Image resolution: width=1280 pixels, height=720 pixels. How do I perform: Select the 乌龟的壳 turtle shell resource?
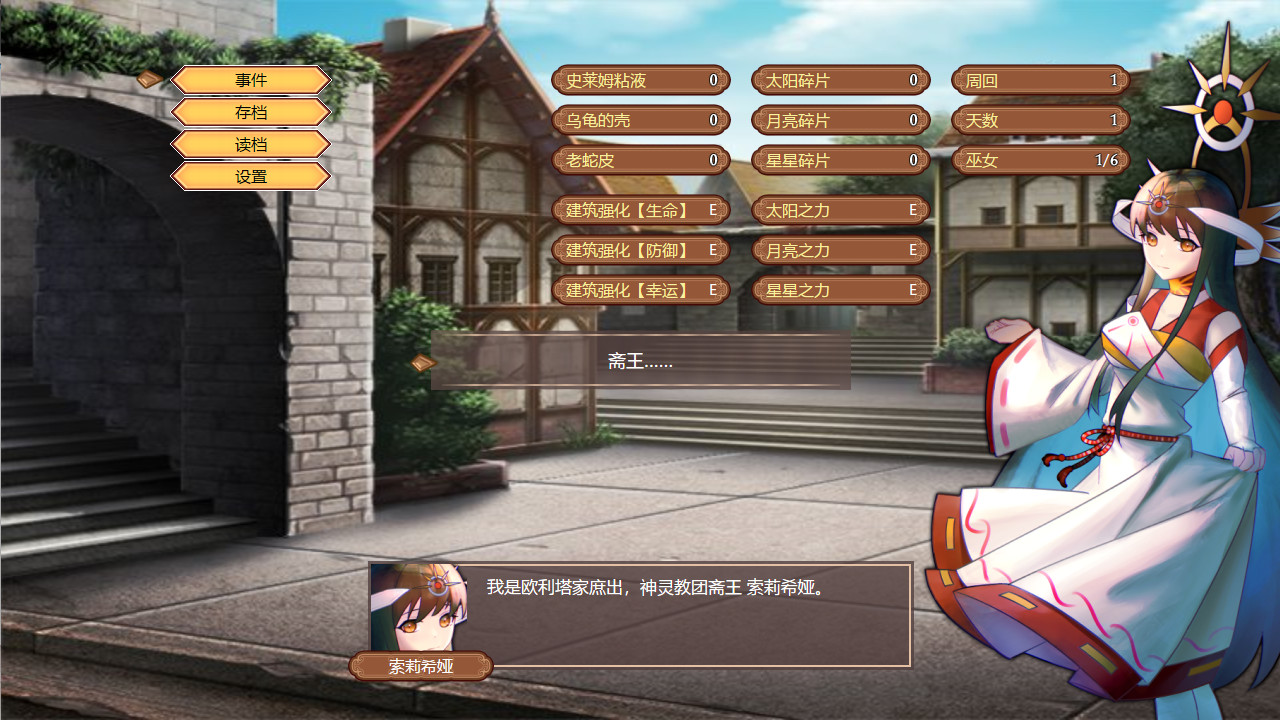coord(640,120)
